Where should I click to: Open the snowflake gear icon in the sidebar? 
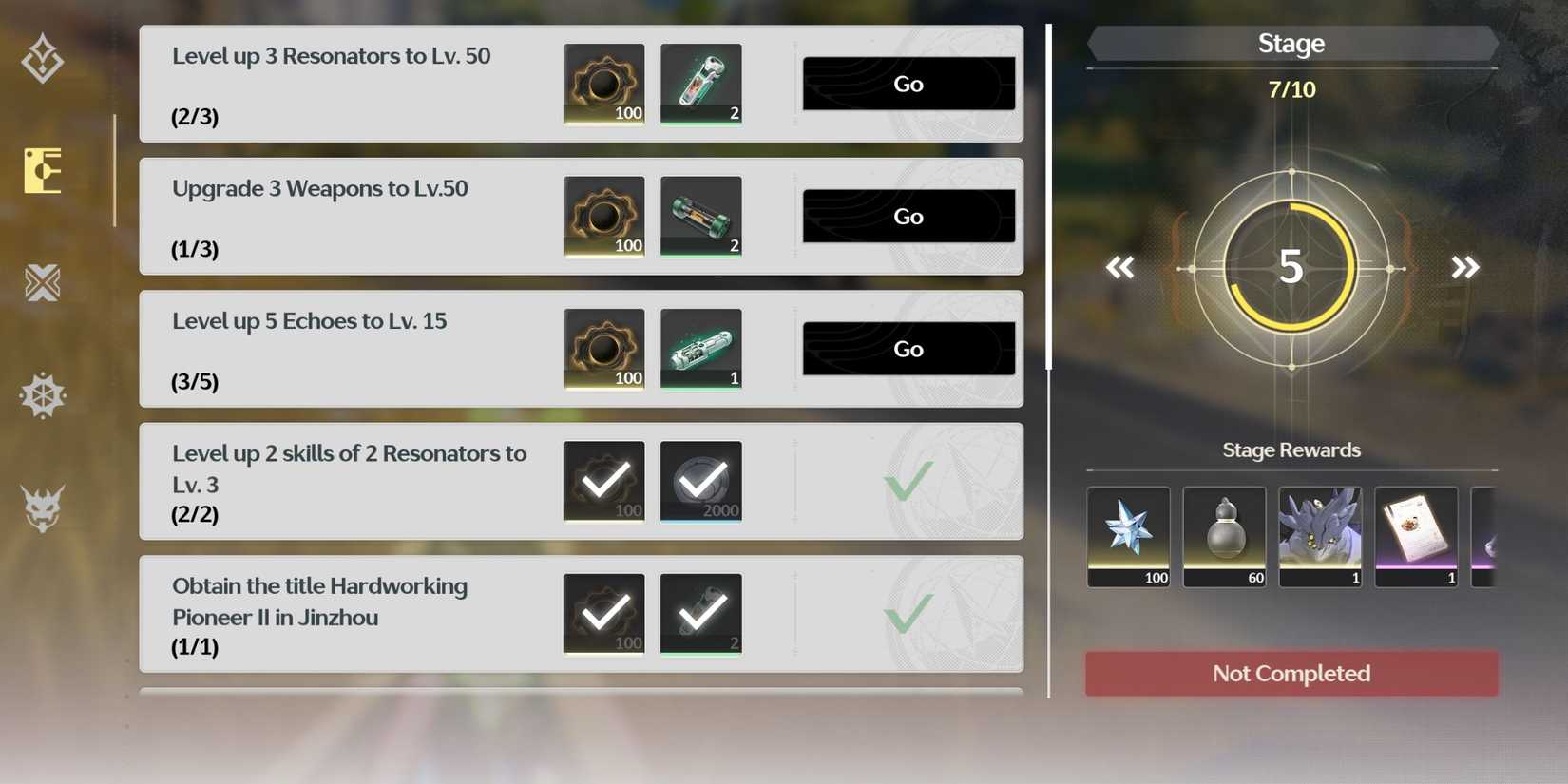coord(43,395)
